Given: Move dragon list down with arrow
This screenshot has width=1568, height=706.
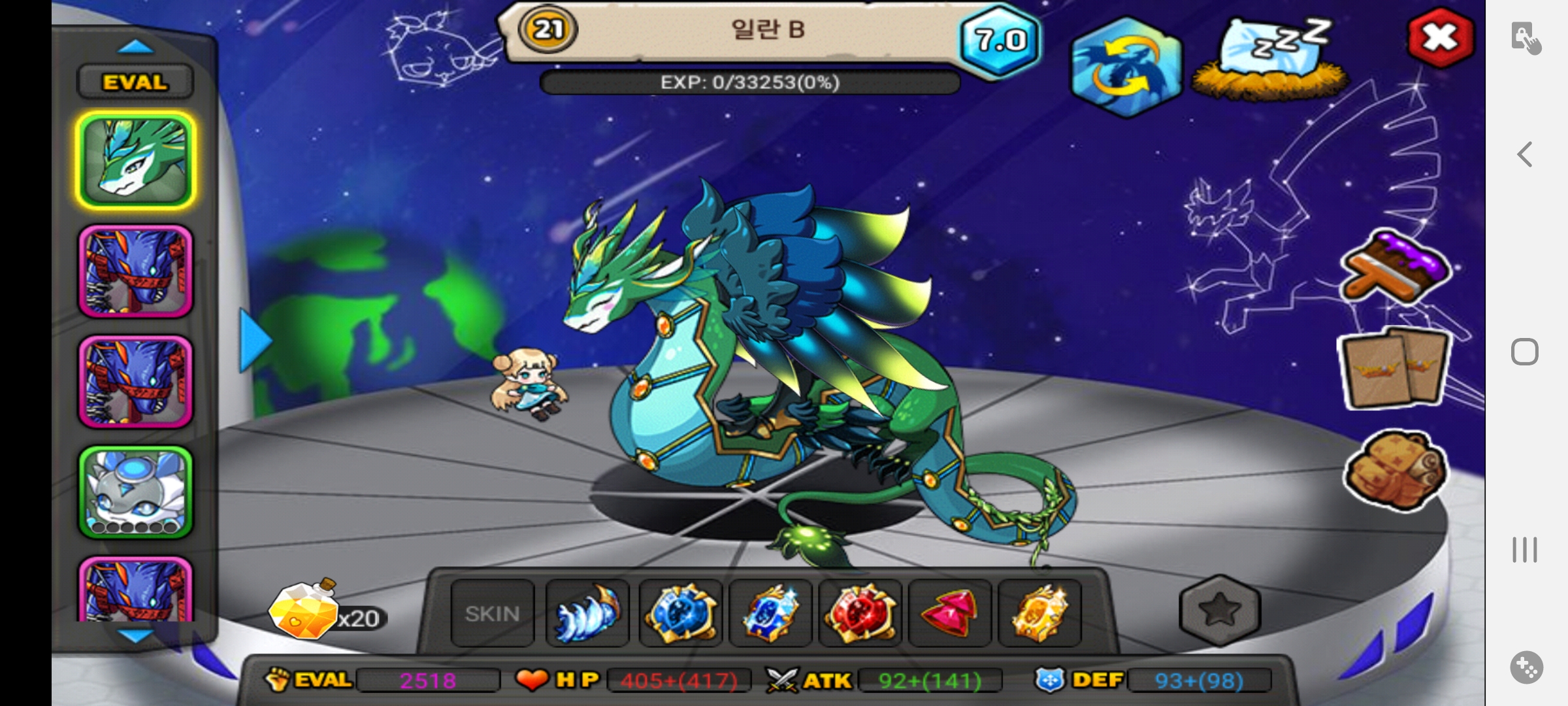Looking at the screenshot, I should pos(136,635).
